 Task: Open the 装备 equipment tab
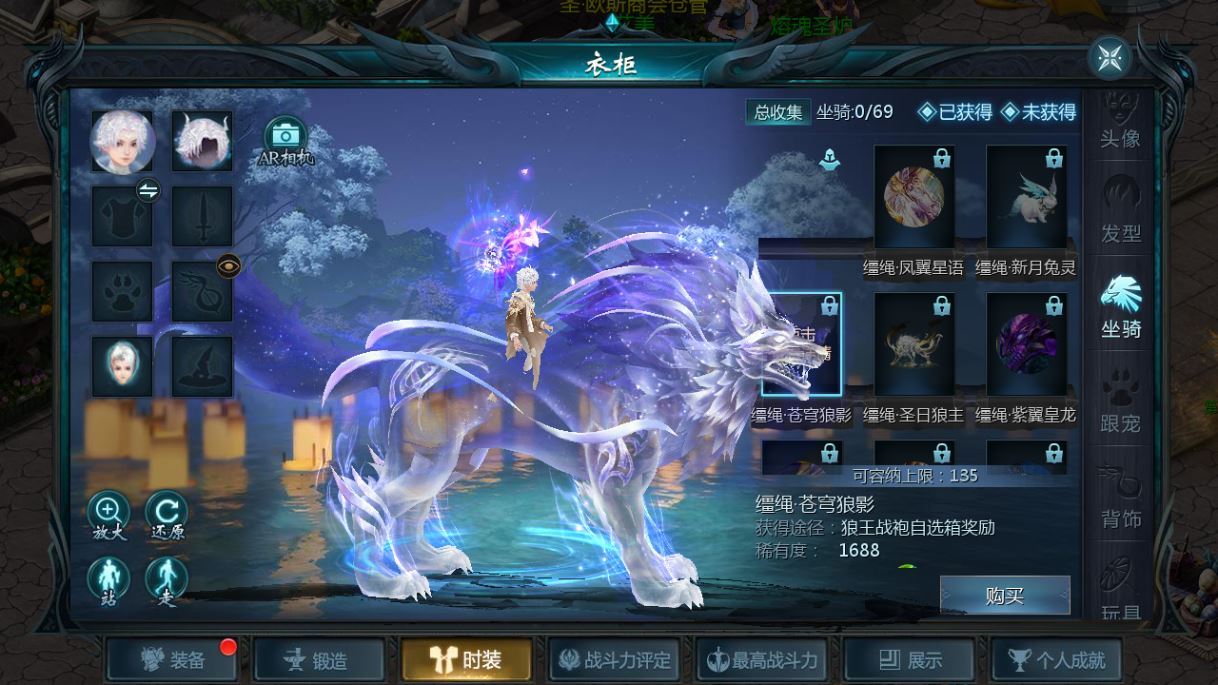click(175, 660)
